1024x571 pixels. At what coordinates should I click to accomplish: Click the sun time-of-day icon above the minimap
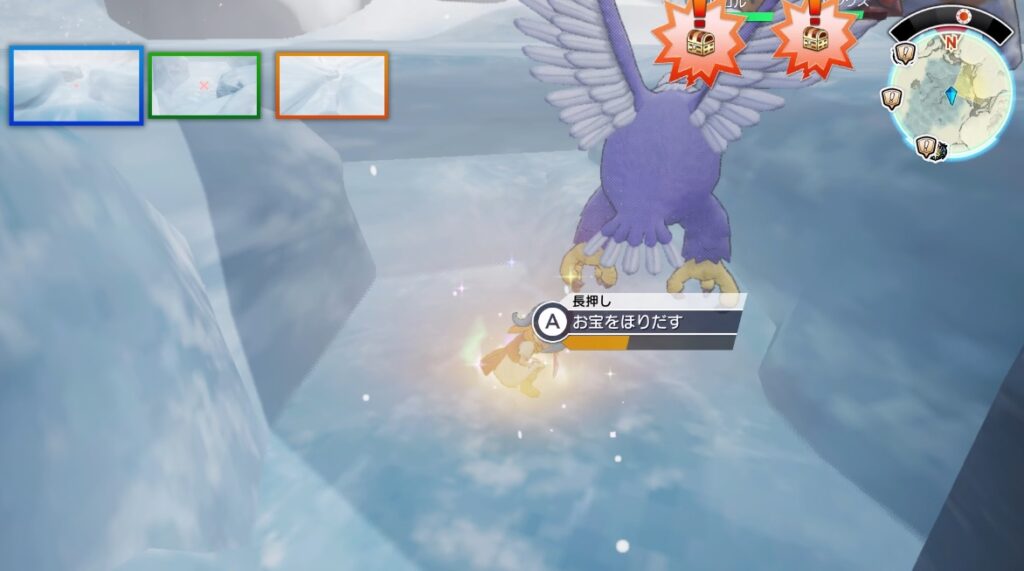(963, 17)
